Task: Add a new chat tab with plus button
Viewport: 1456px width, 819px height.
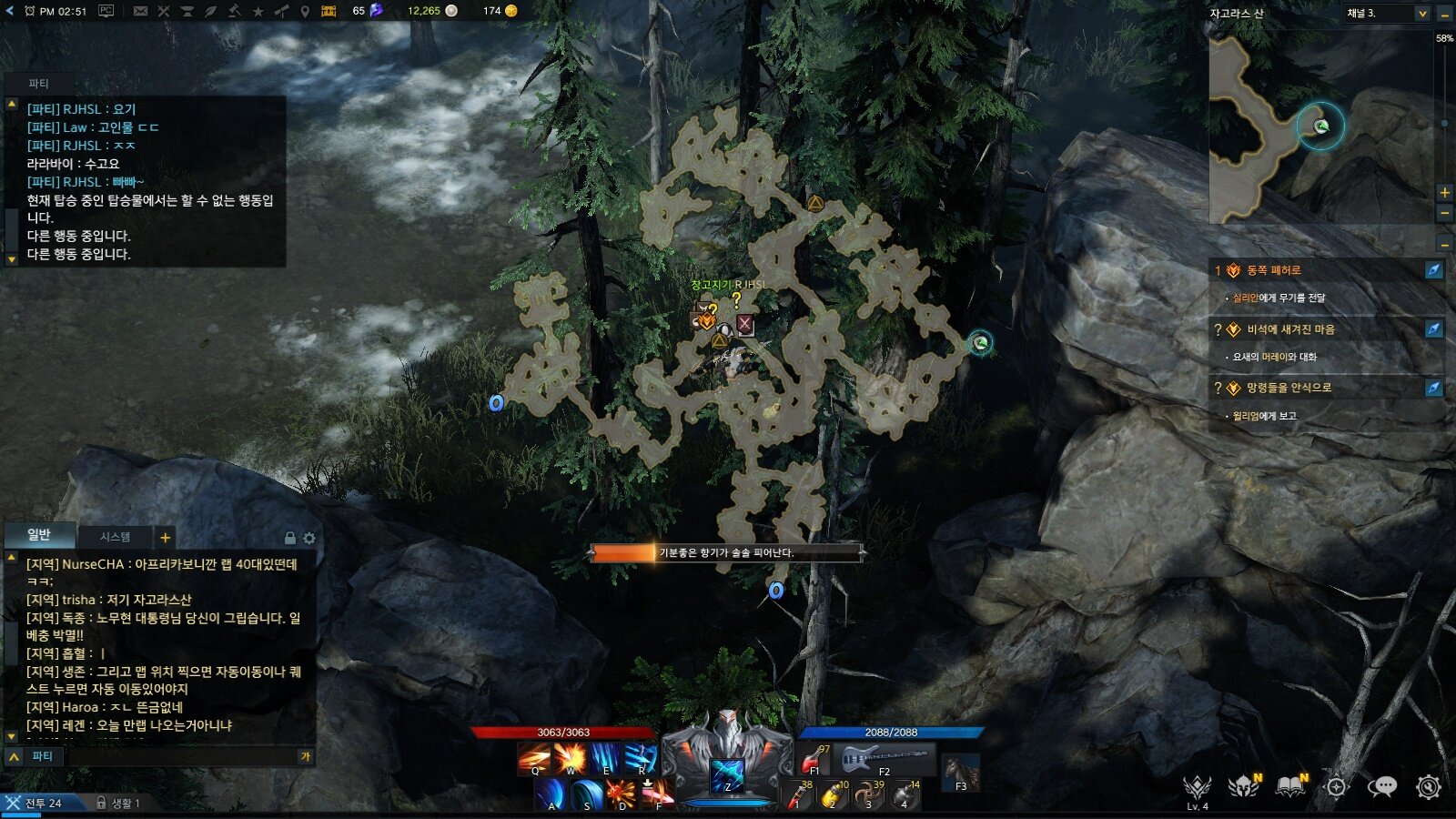Action: [165, 537]
